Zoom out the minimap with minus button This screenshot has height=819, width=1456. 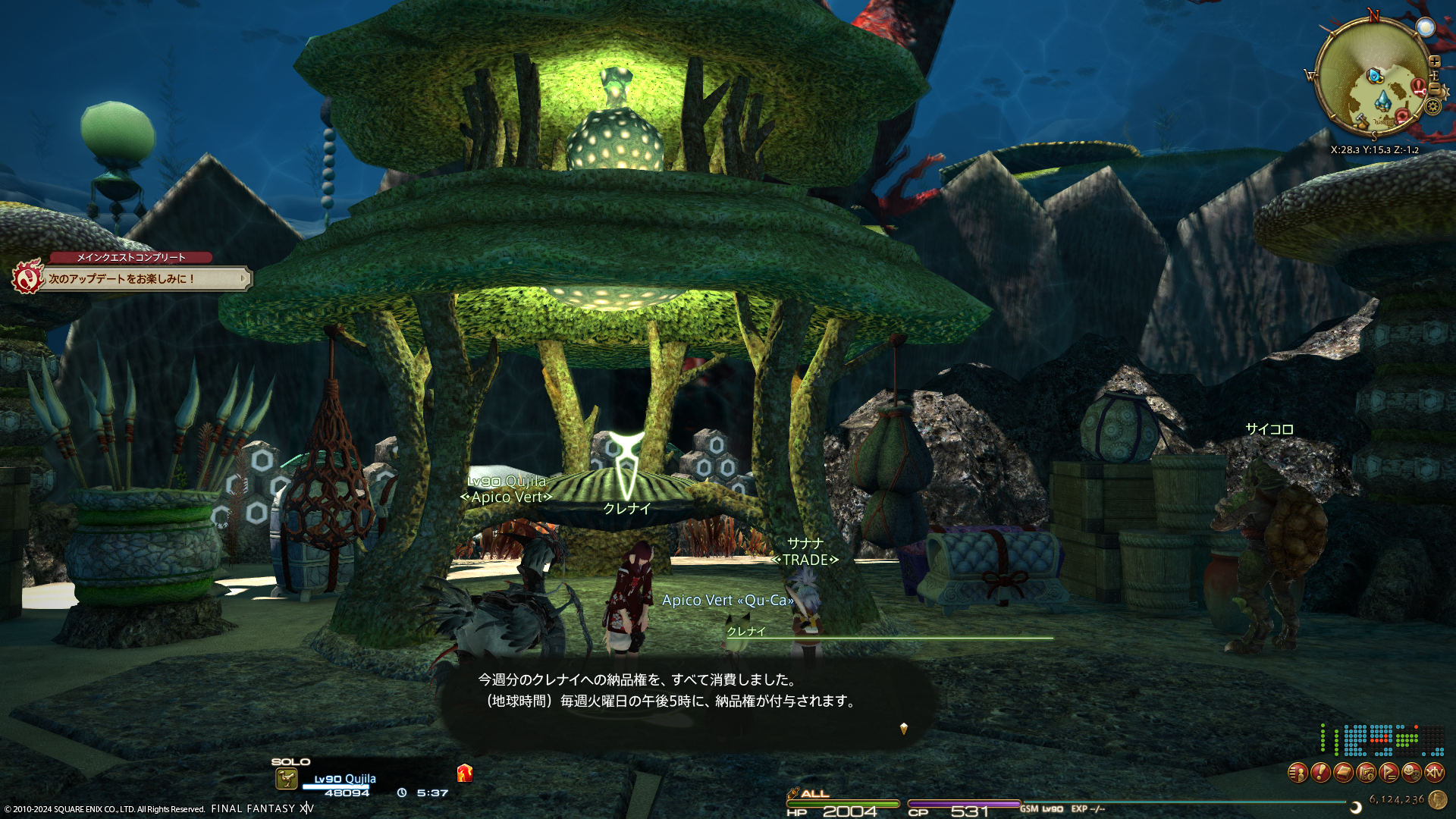pyautogui.click(x=1434, y=88)
